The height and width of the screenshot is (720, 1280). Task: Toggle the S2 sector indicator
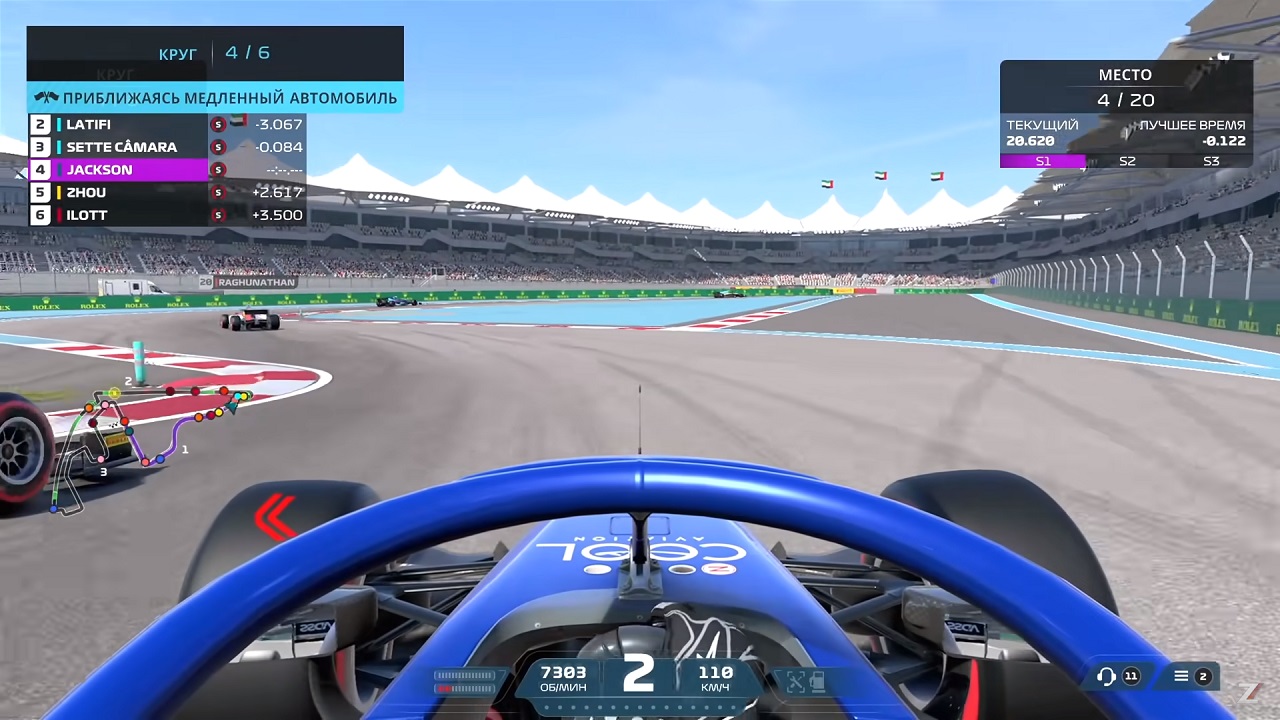click(1127, 161)
